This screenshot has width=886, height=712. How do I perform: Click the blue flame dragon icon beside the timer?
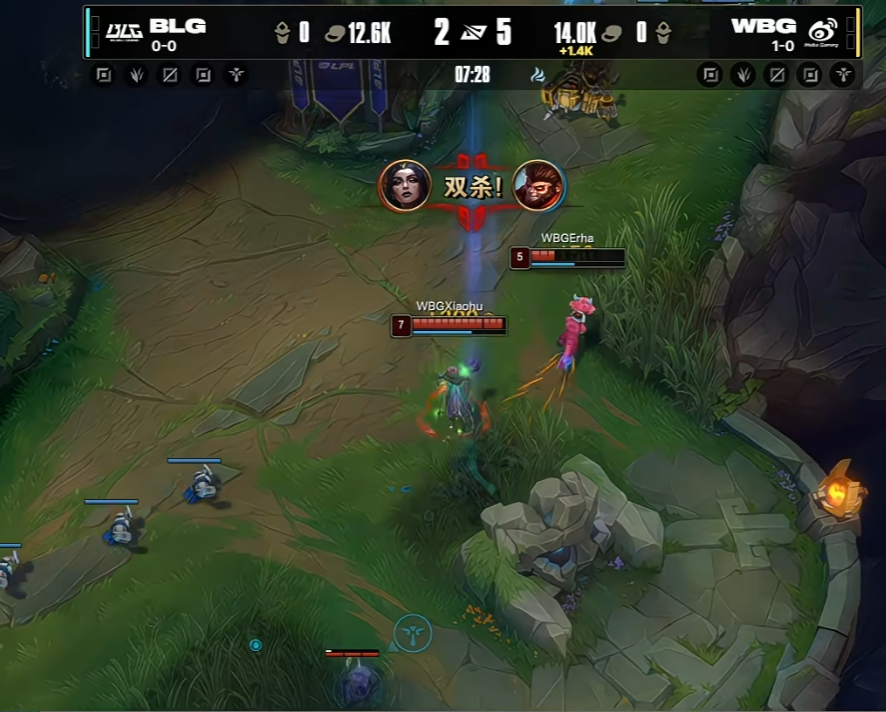(538, 74)
